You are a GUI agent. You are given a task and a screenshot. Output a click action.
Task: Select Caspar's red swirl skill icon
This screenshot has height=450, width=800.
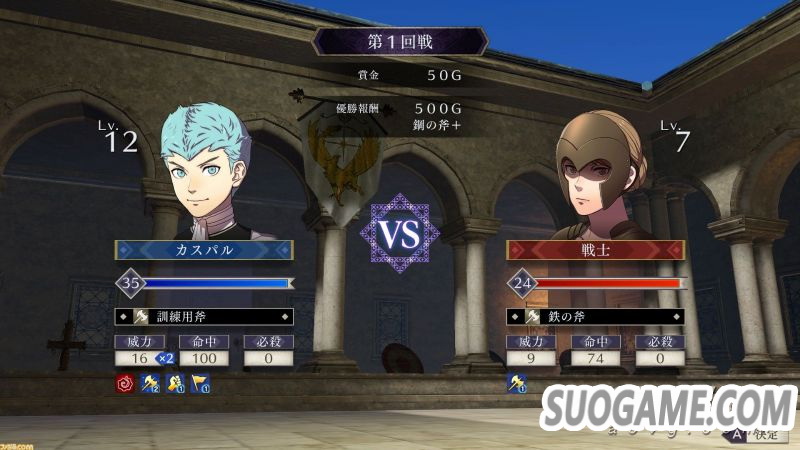125,381
